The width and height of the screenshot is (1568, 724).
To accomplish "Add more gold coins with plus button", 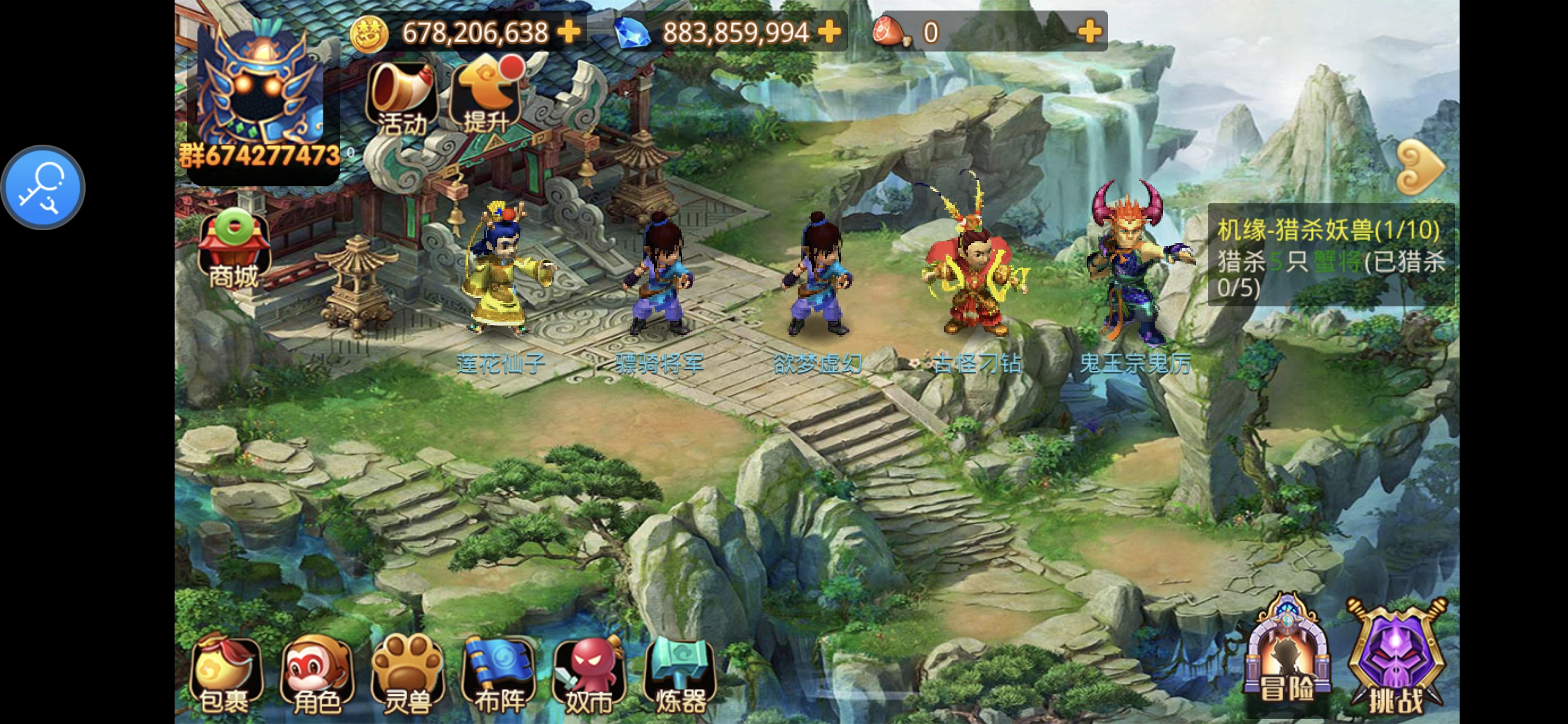I will [x=570, y=32].
